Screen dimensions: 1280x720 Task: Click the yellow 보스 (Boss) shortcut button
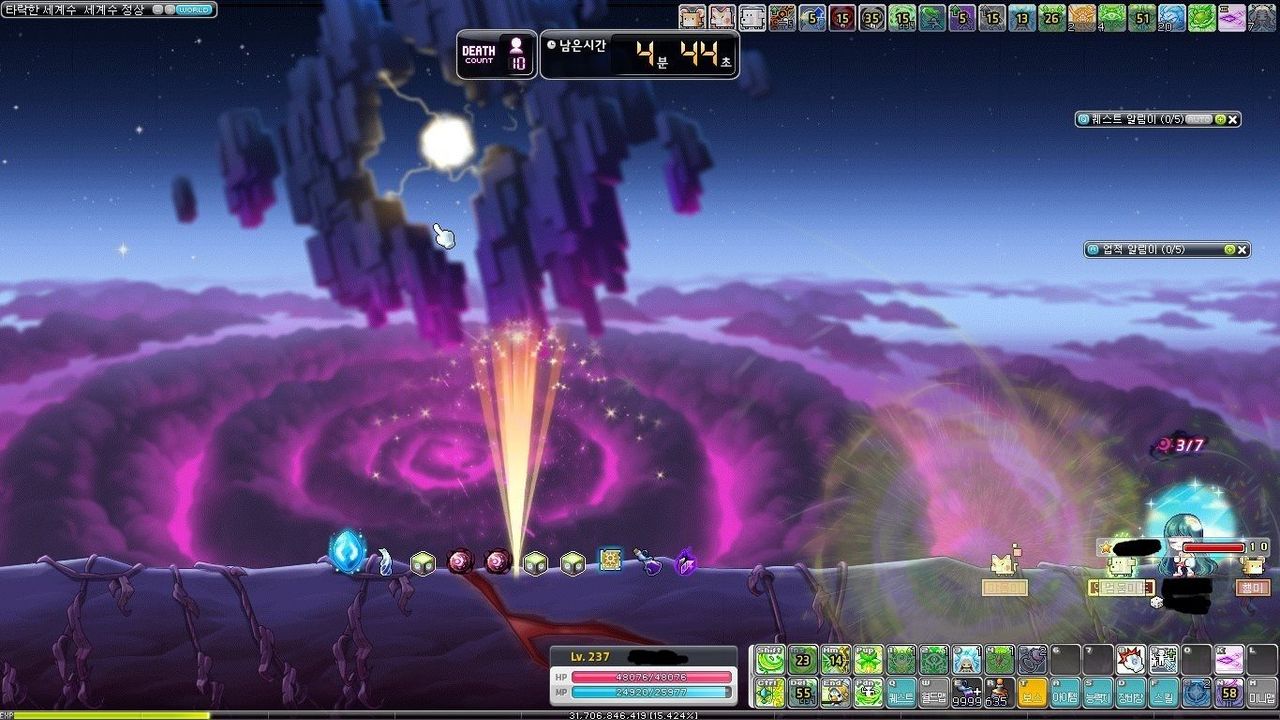pyautogui.click(x=1031, y=693)
